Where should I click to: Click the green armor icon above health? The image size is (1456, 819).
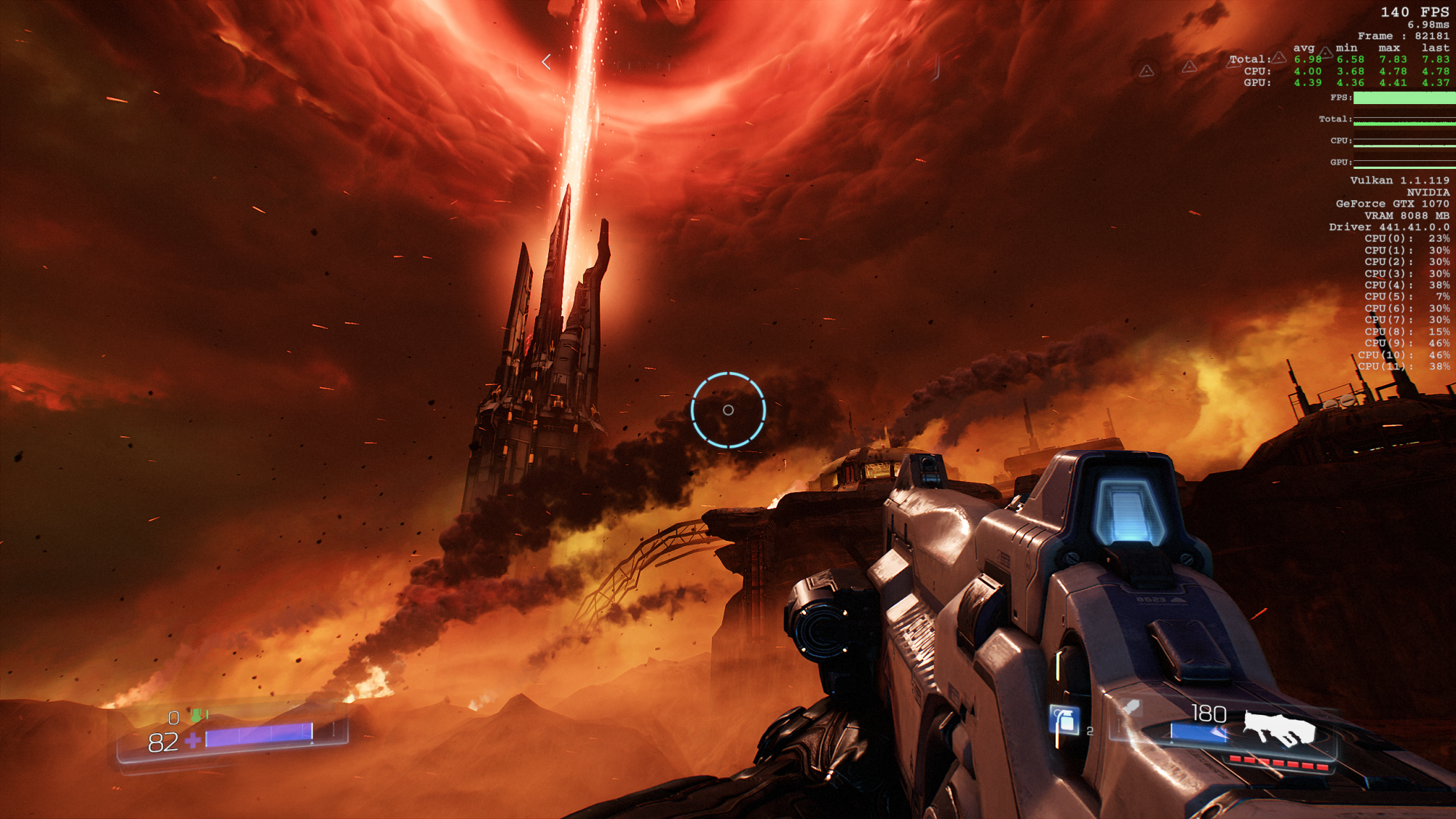coord(195,716)
